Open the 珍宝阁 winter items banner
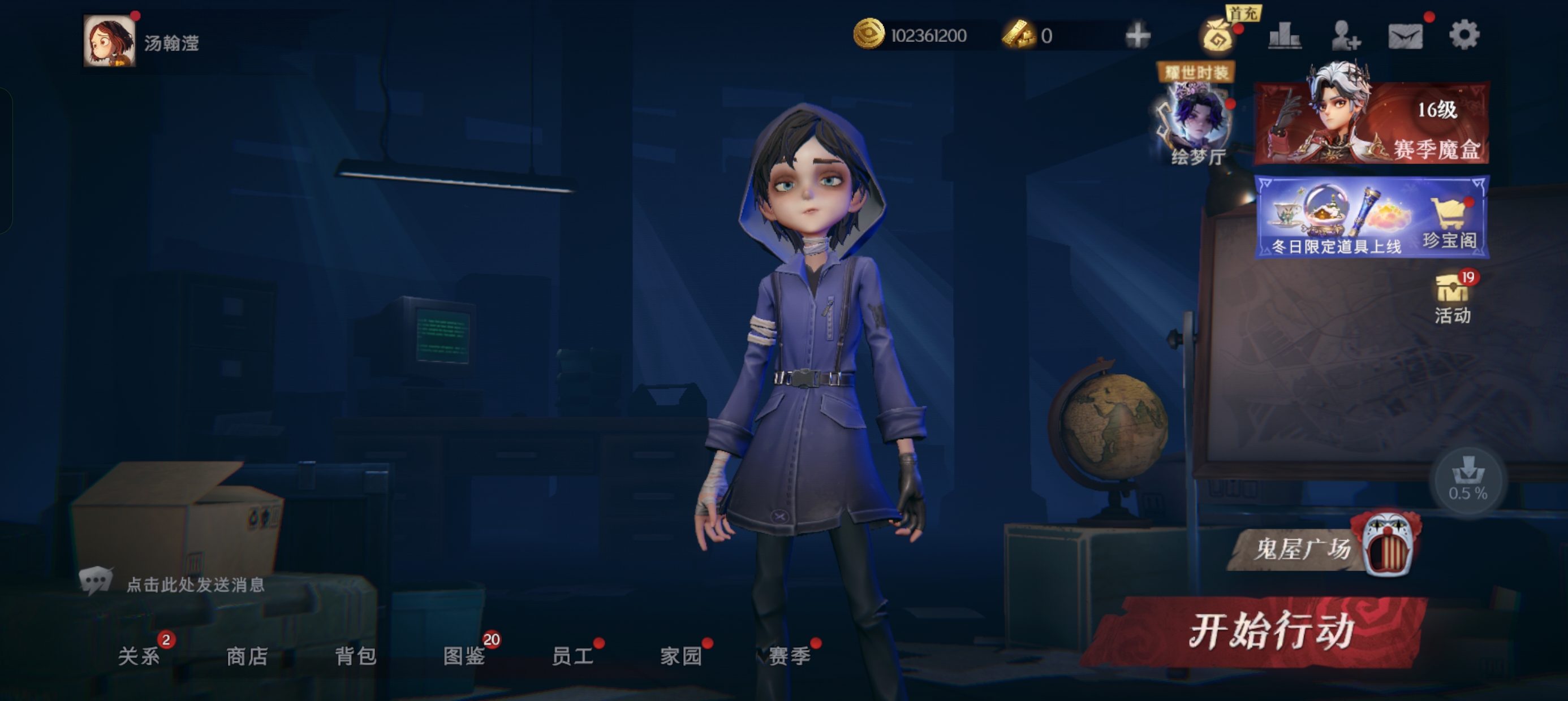The image size is (1568, 701). tap(1372, 217)
